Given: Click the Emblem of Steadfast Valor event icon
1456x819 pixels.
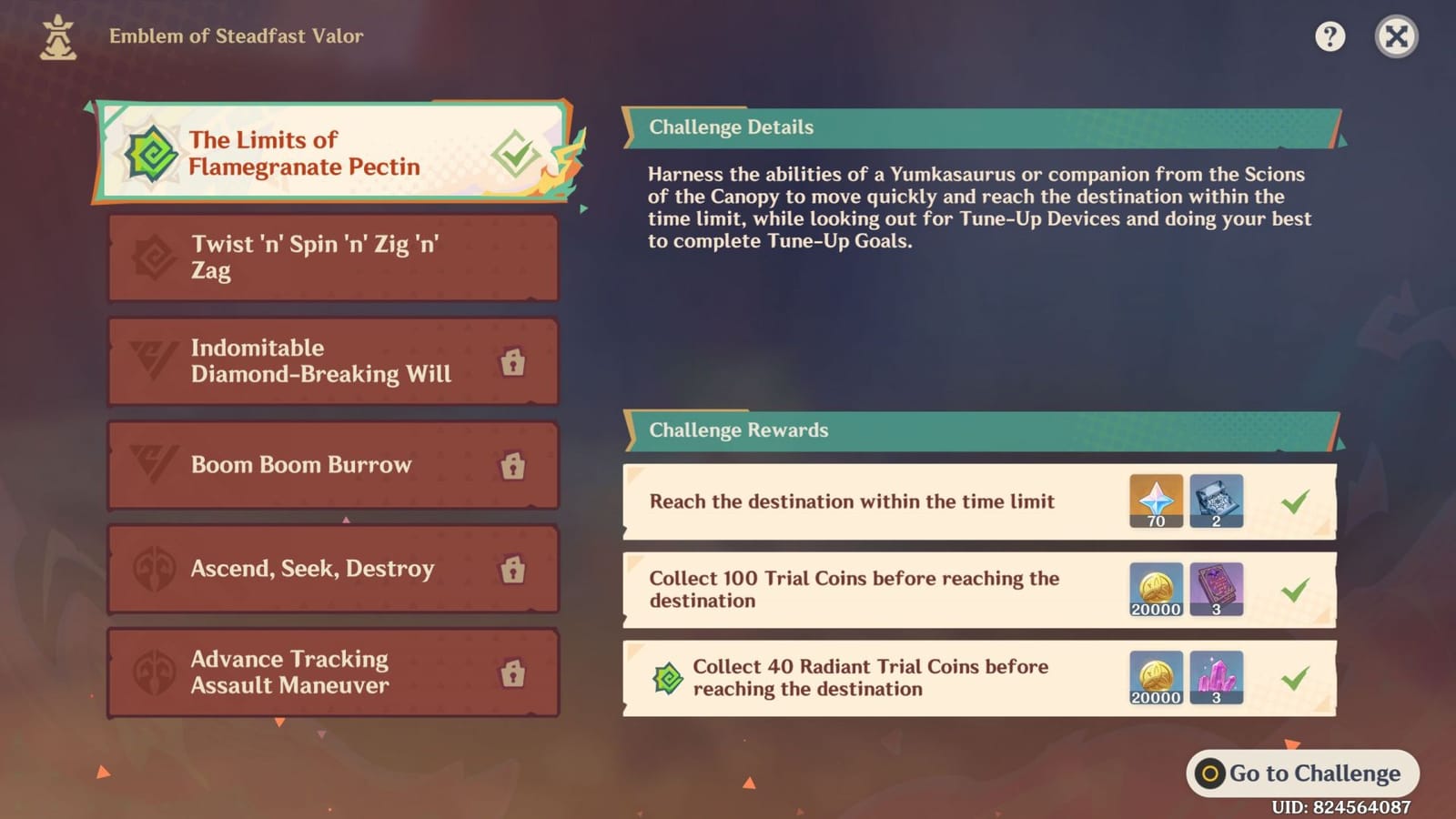Looking at the screenshot, I should 57,36.
